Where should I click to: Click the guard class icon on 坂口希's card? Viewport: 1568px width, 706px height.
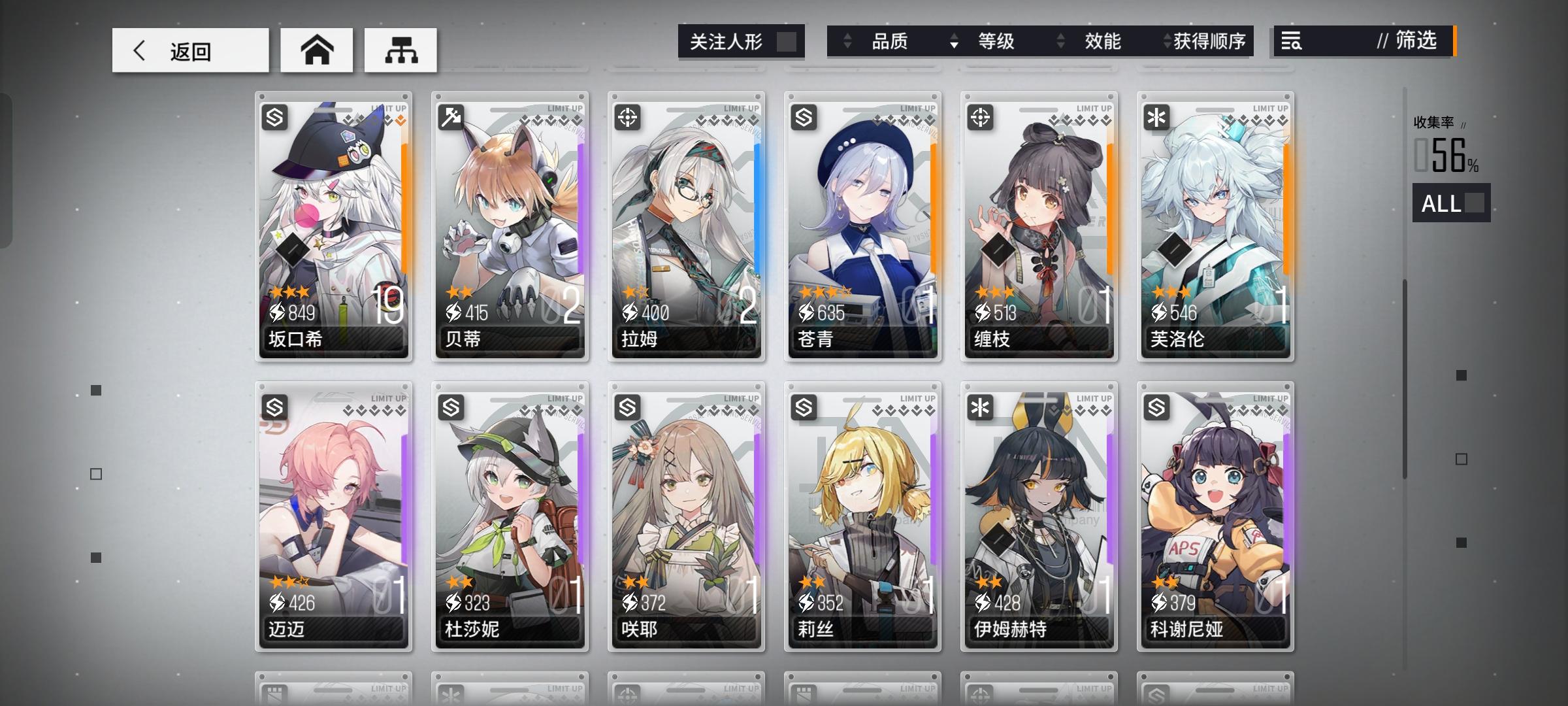[x=274, y=118]
